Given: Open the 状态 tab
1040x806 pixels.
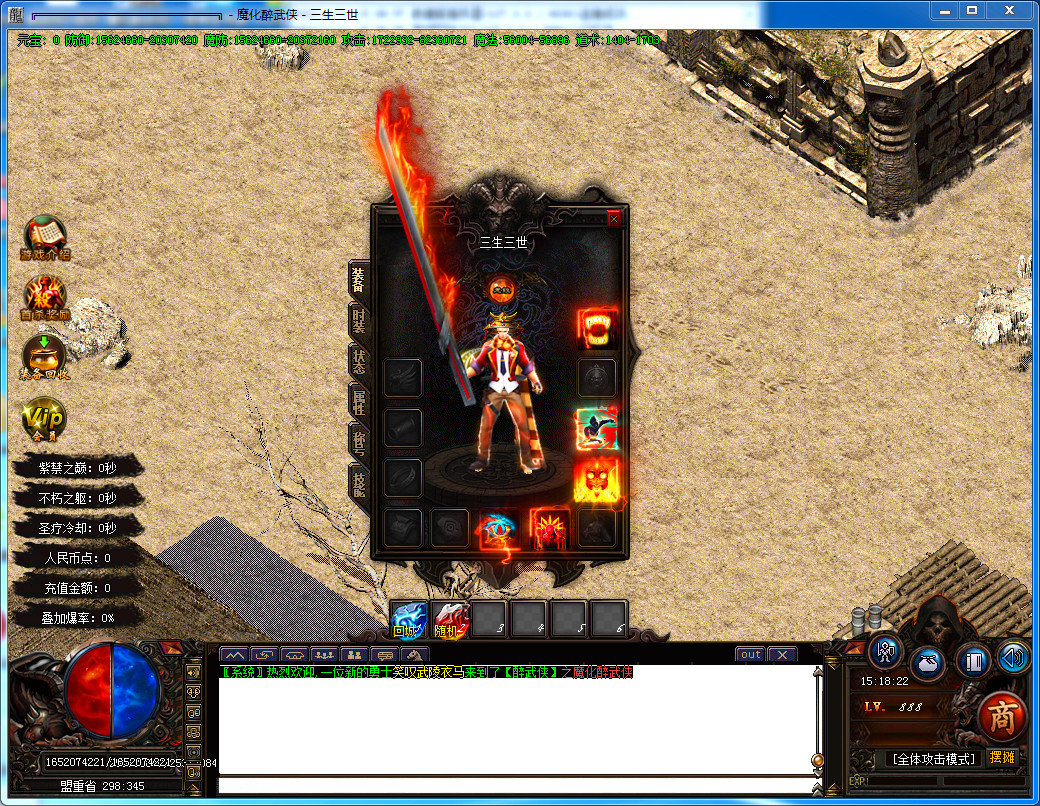Looking at the screenshot, I should click(359, 361).
